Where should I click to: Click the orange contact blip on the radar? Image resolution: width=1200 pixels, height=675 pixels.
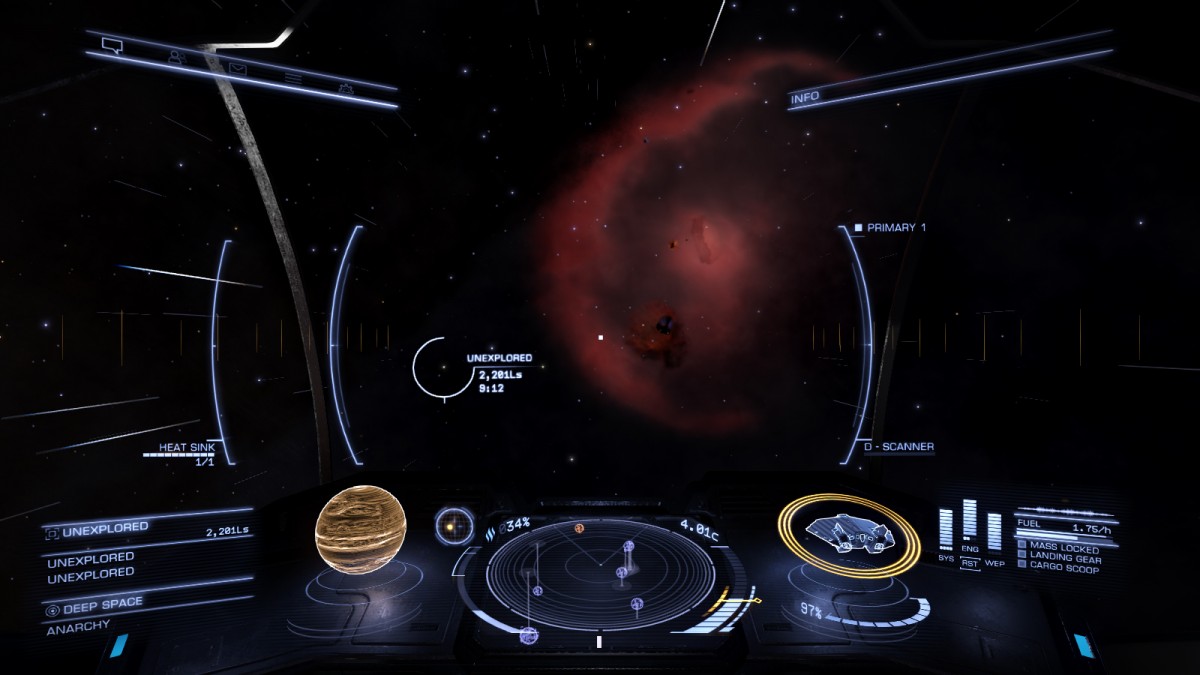[579, 527]
